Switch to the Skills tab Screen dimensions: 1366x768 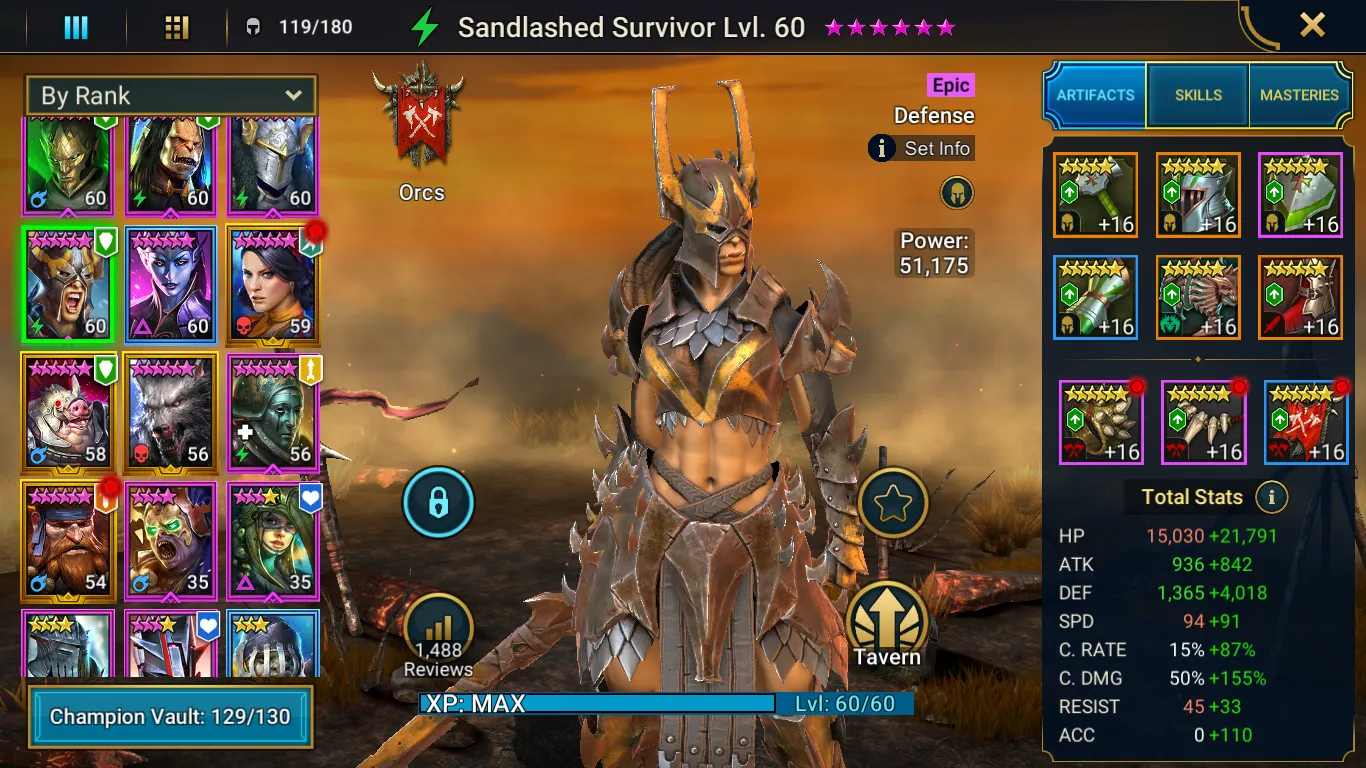1198,95
